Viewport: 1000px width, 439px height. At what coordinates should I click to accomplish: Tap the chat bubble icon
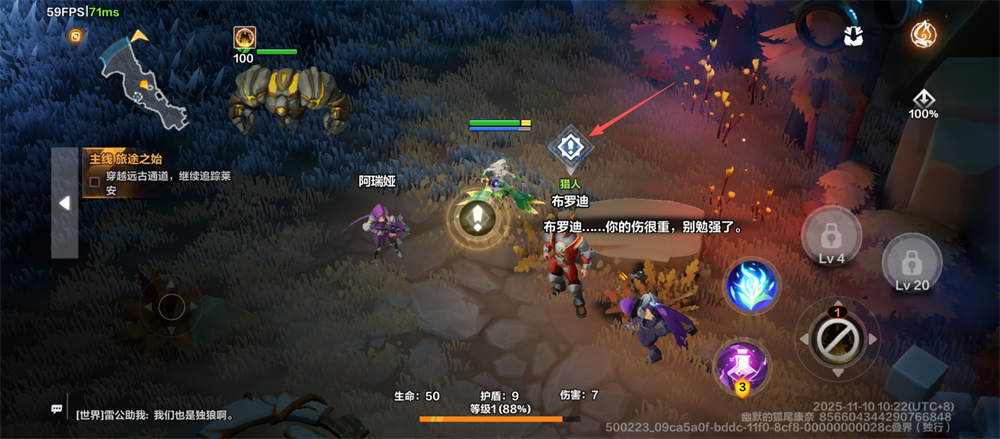[x=57, y=410]
